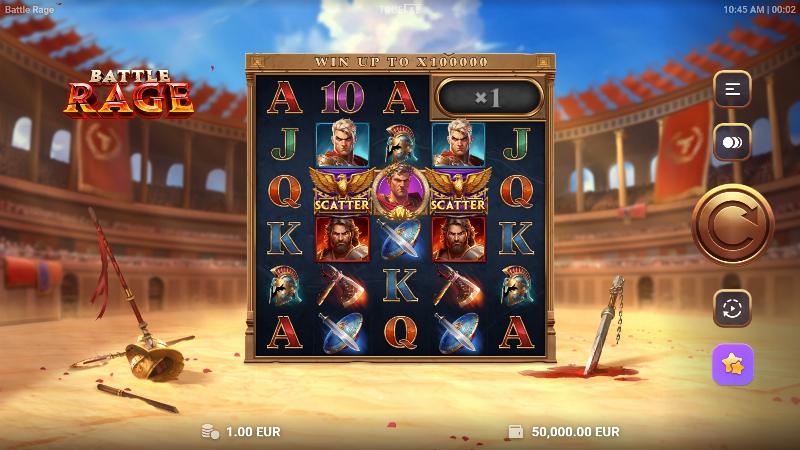Click the 1.00 EUR bet amount
Viewport: 800px width, 450px height.
click(x=252, y=432)
